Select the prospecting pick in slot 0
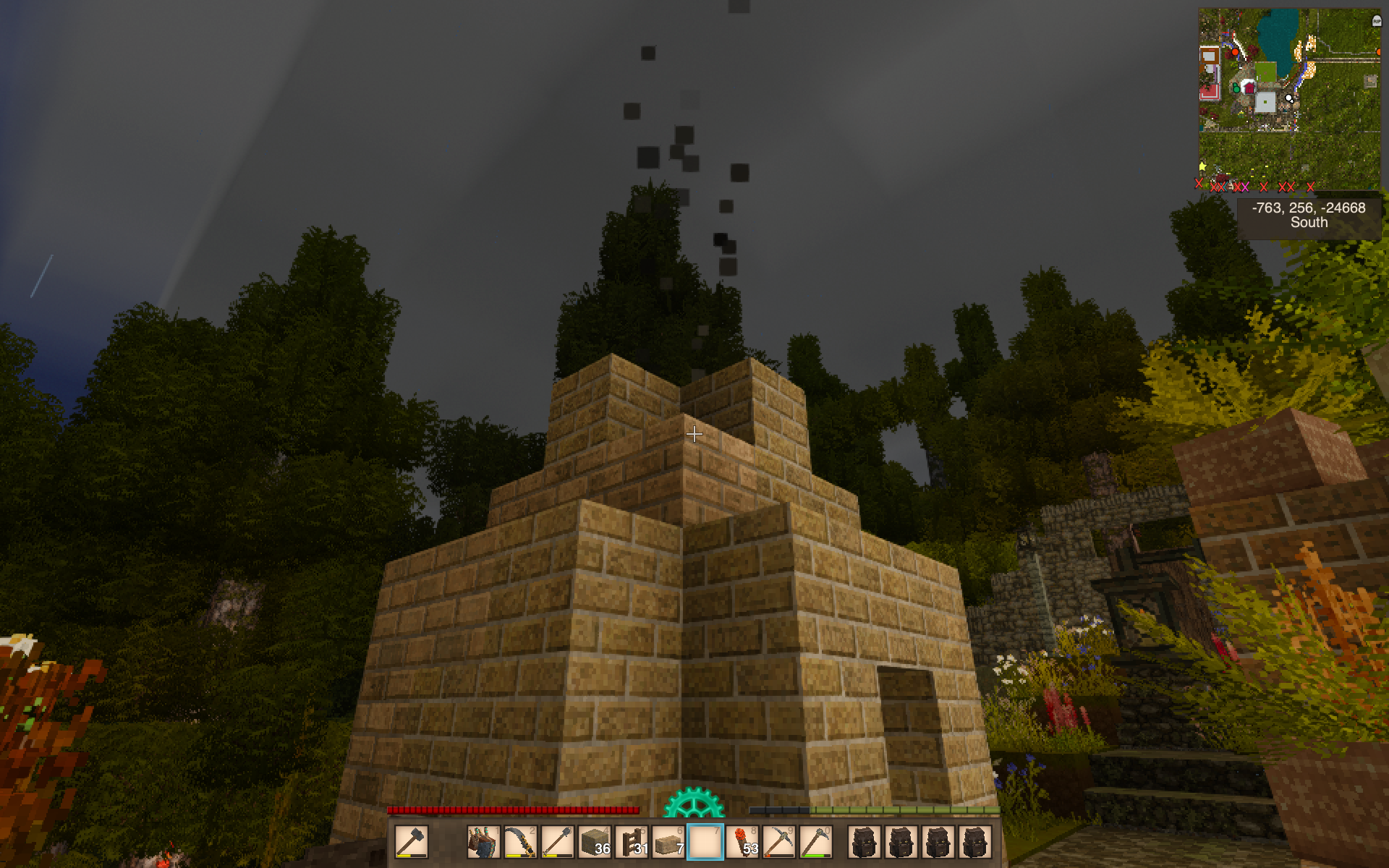1389x868 pixels. (x=816, y=842)
